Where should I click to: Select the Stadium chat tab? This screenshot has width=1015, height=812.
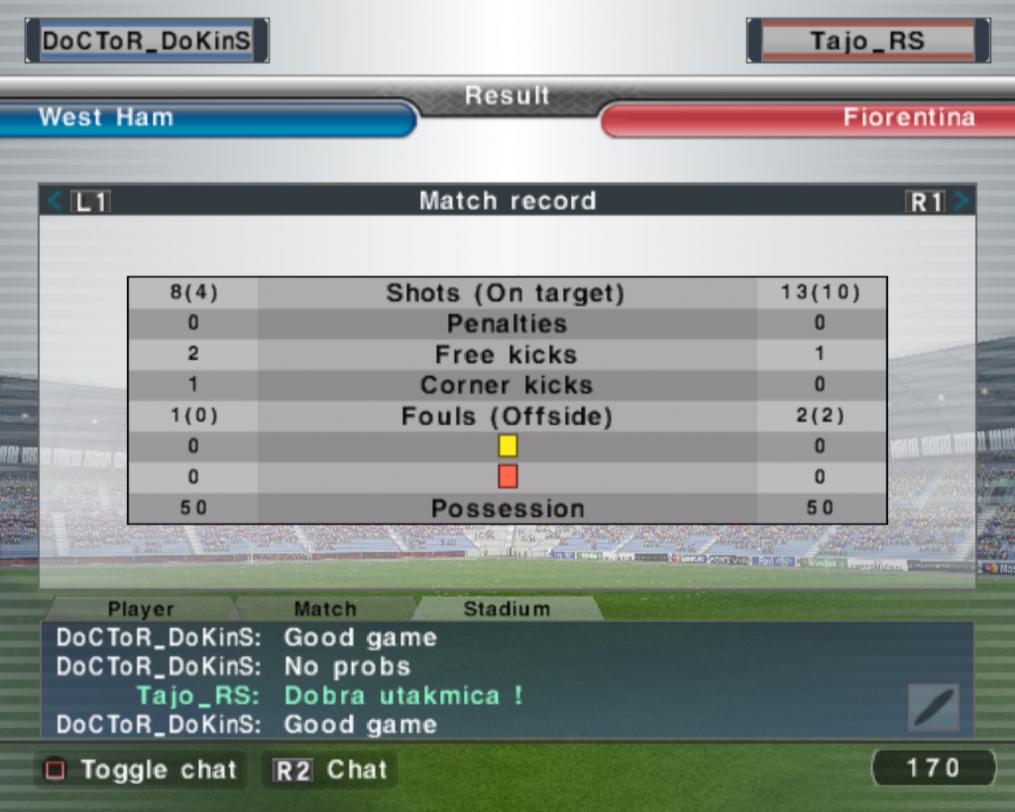click(506, 608)
